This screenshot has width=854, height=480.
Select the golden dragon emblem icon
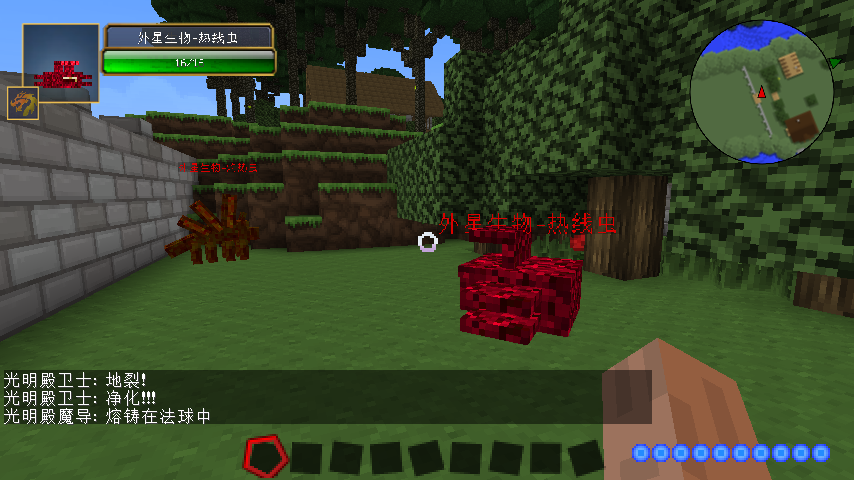coord(23,103)
